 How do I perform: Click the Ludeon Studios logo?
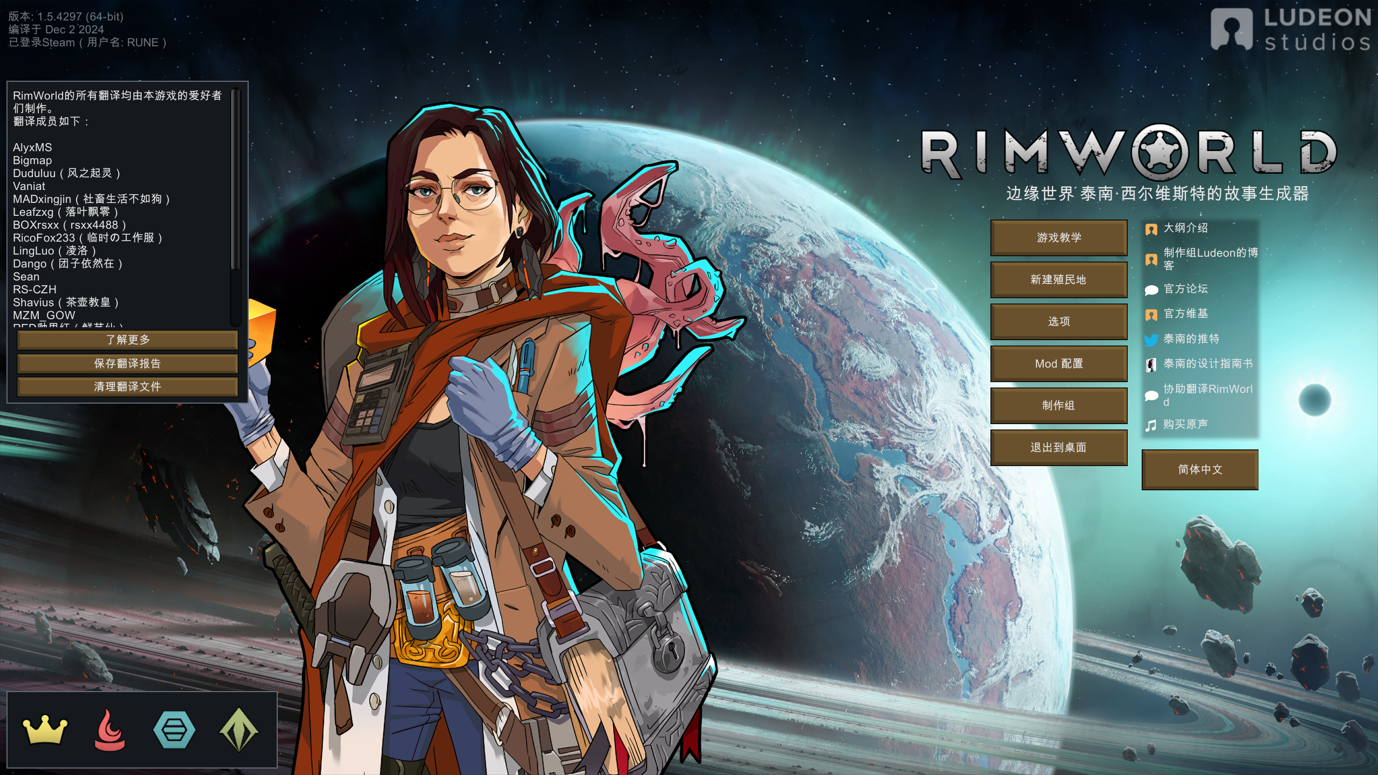click(1290, 27)
